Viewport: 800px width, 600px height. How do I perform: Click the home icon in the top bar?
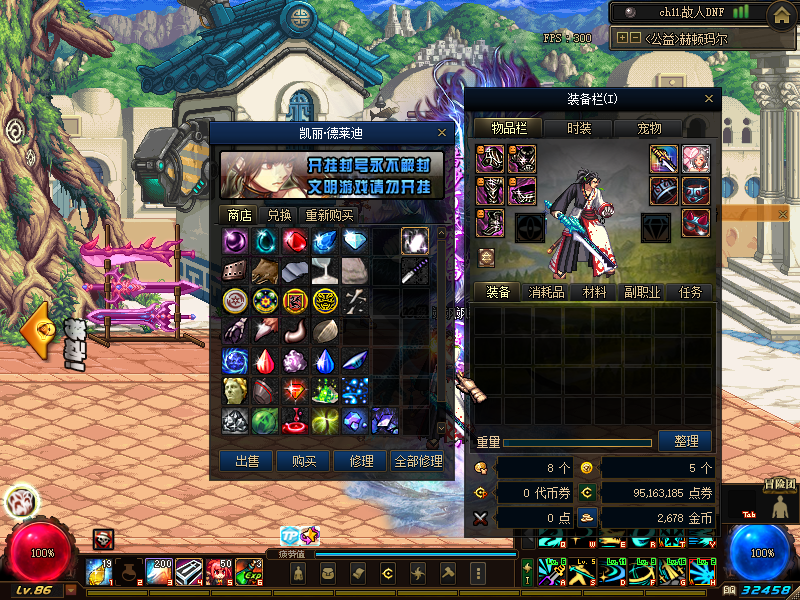(x=781, y=14)
